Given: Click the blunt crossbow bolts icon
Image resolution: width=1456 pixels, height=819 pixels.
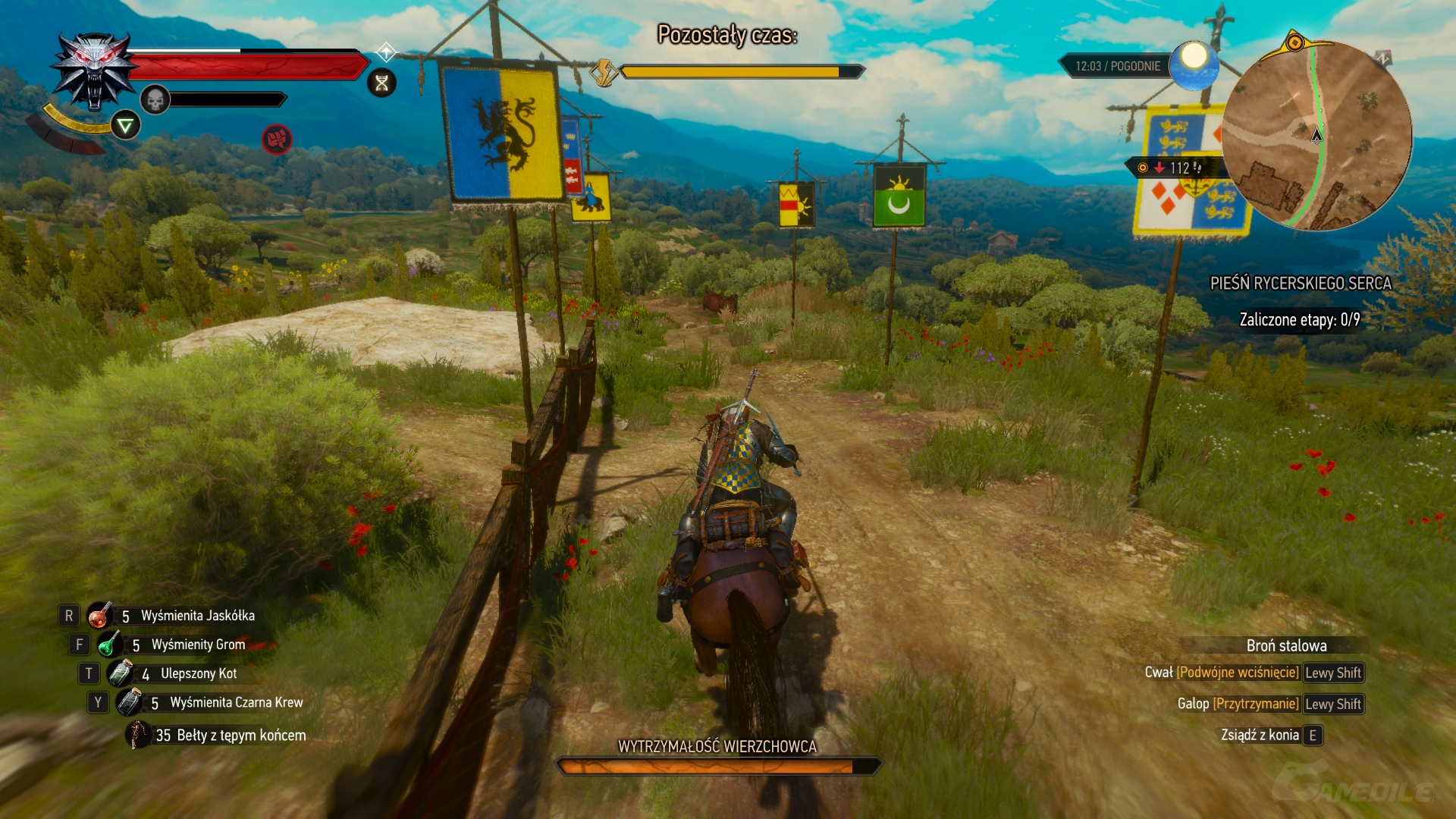Looking at the screenshot, I should 139,734.
